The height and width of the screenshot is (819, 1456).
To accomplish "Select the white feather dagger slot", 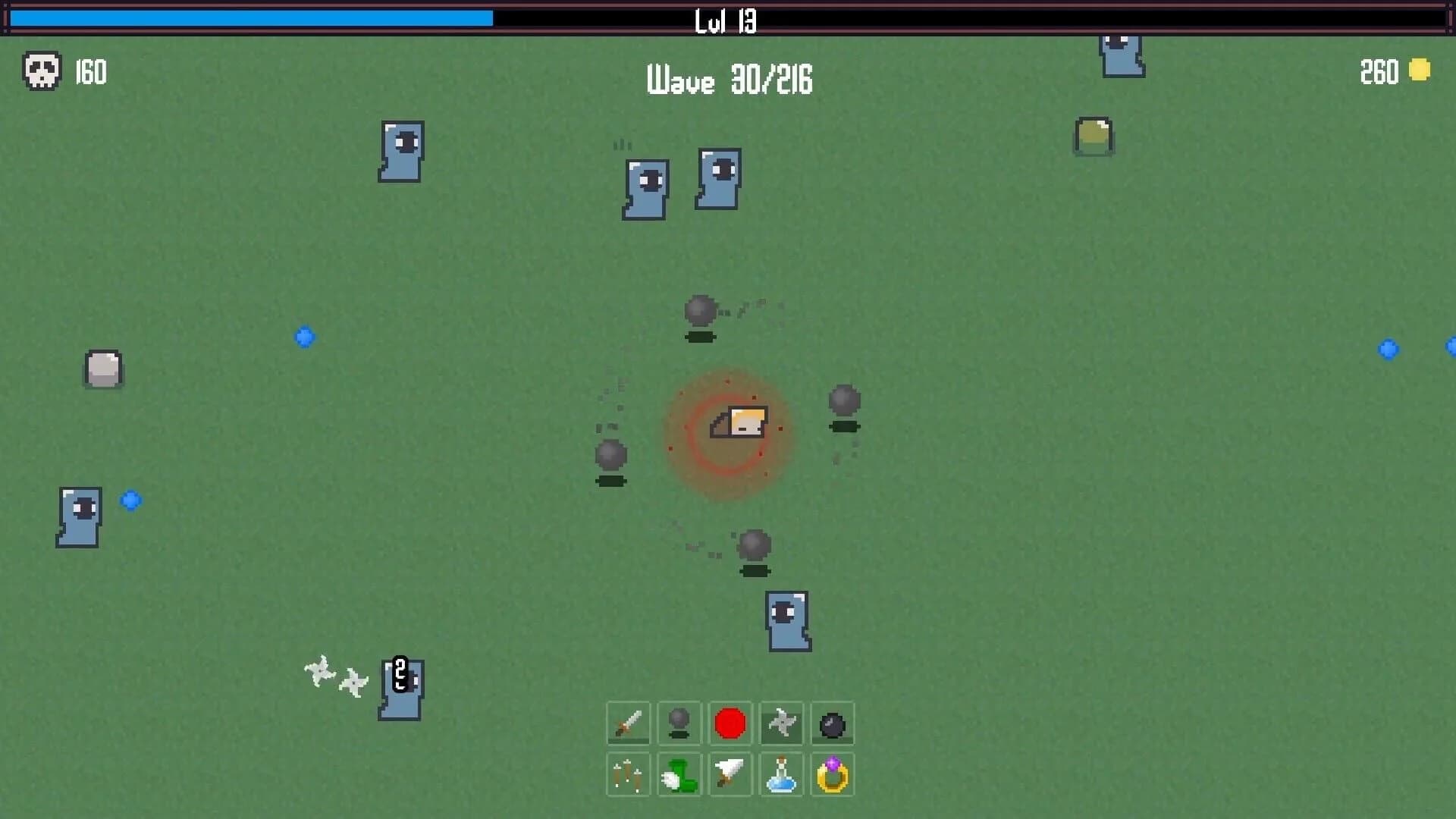I will 730,774.
